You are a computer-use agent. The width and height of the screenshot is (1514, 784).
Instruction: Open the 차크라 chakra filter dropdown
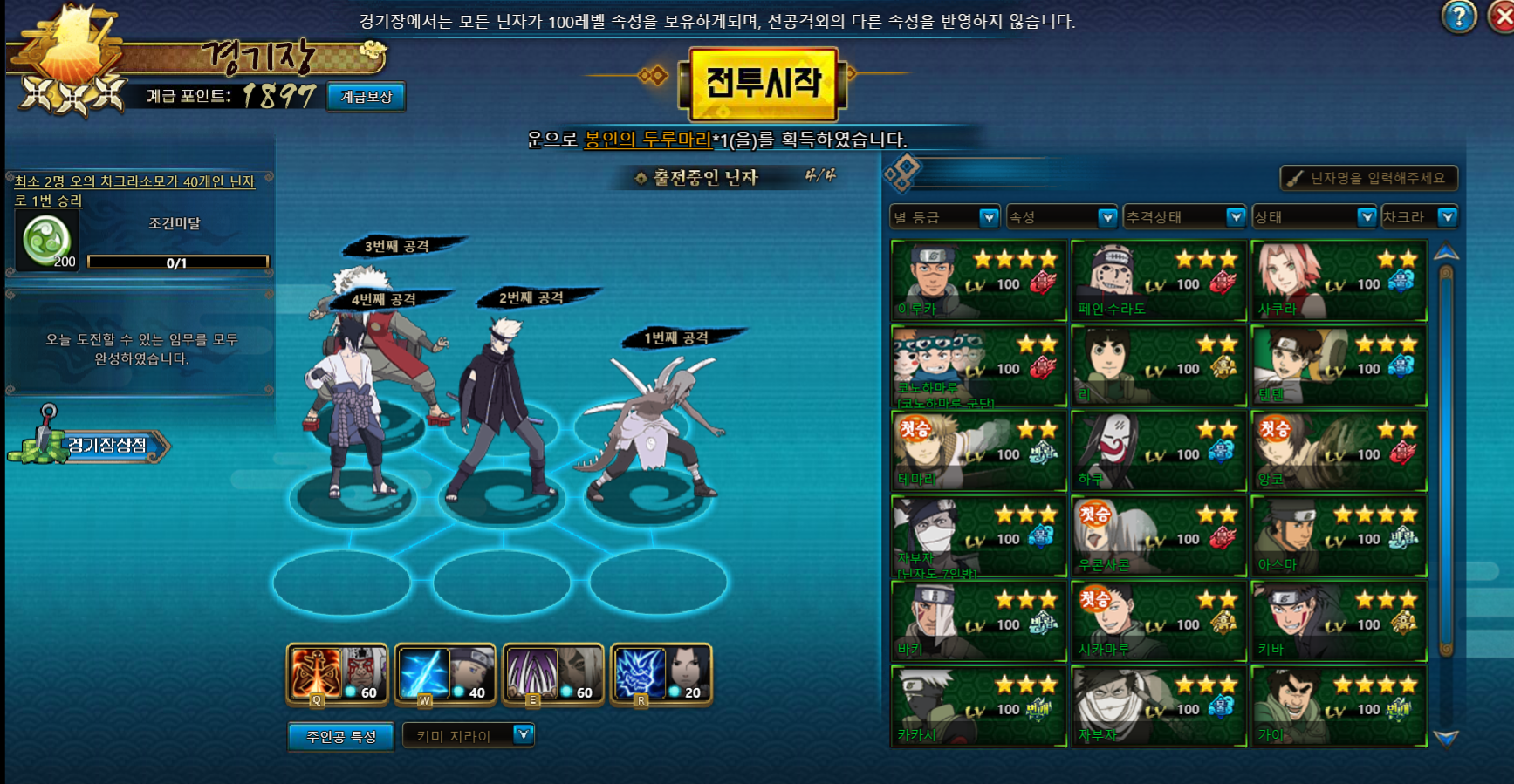1420,217
